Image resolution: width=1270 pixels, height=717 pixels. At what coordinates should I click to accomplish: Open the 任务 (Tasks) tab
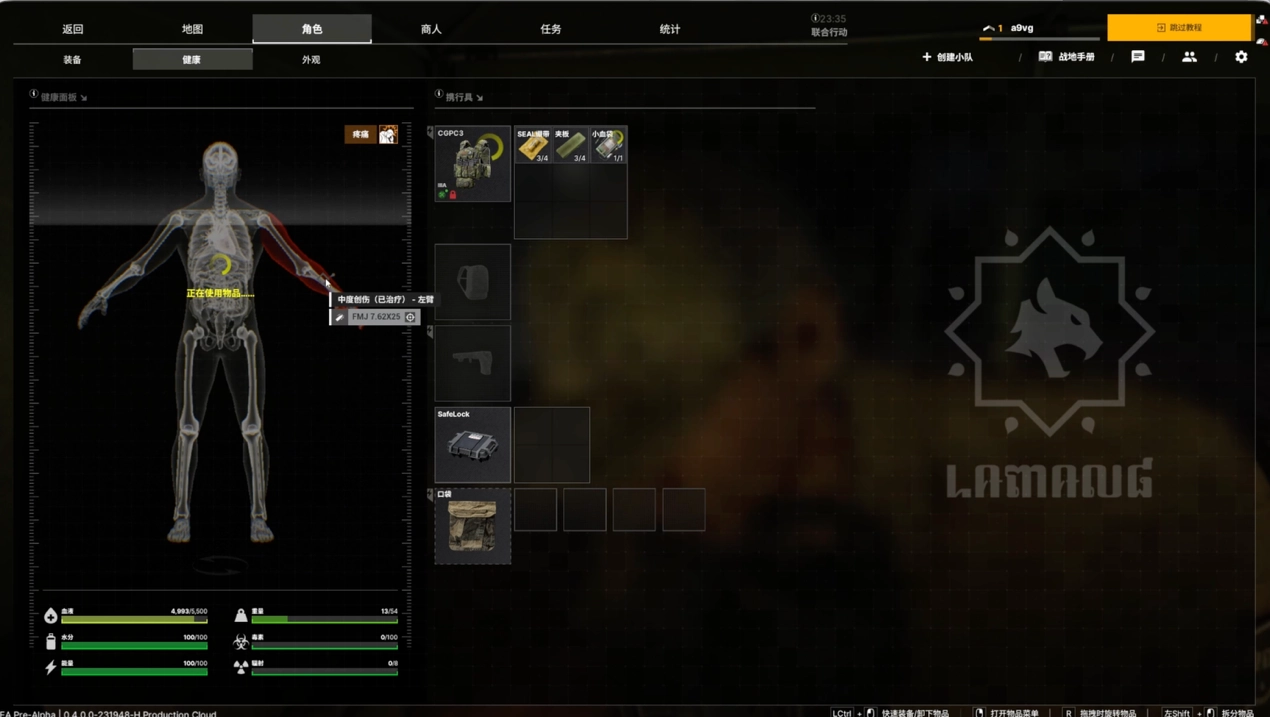(551, 29)
